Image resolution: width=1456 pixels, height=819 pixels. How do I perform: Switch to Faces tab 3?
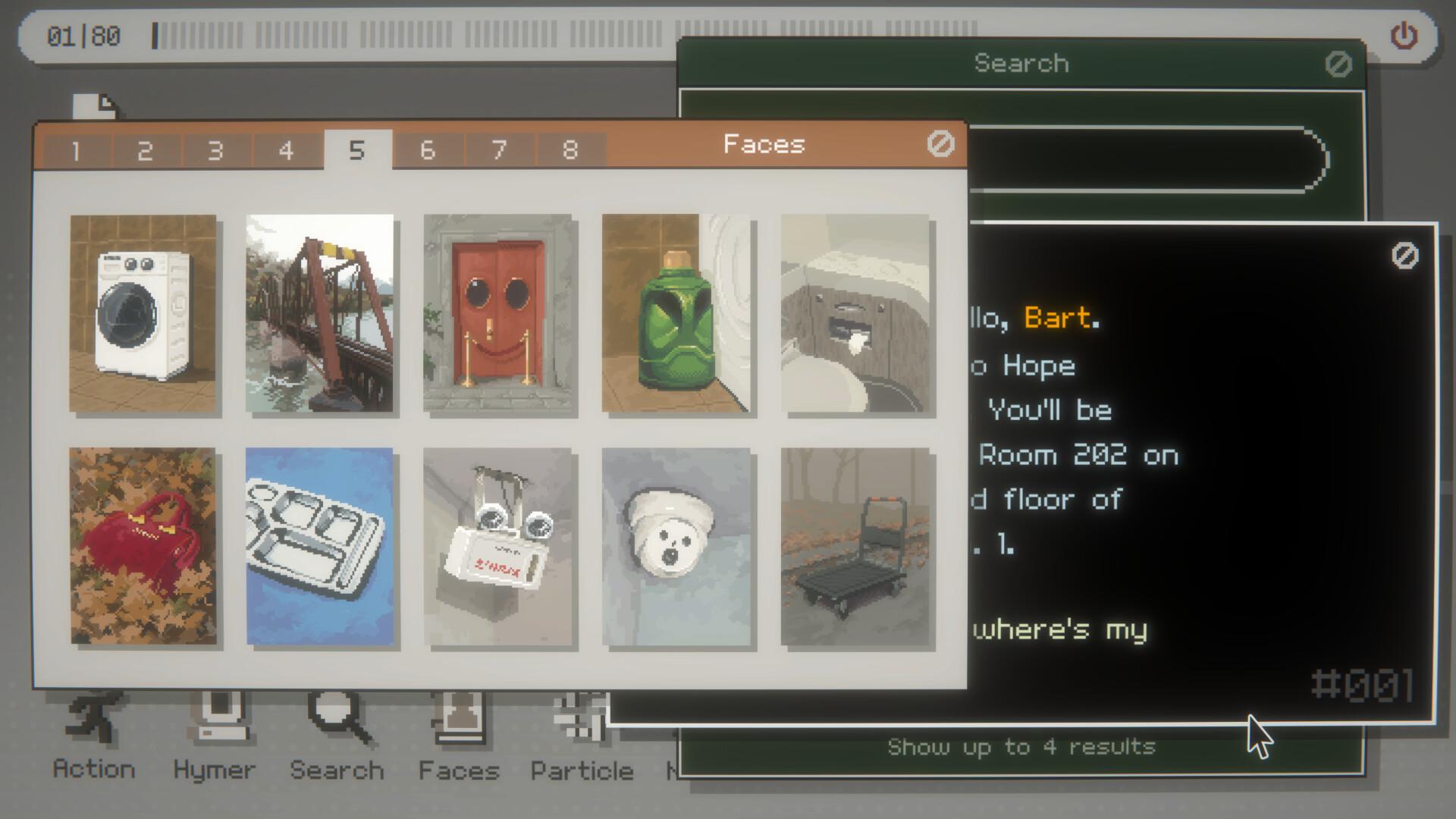tap(215, 149)
